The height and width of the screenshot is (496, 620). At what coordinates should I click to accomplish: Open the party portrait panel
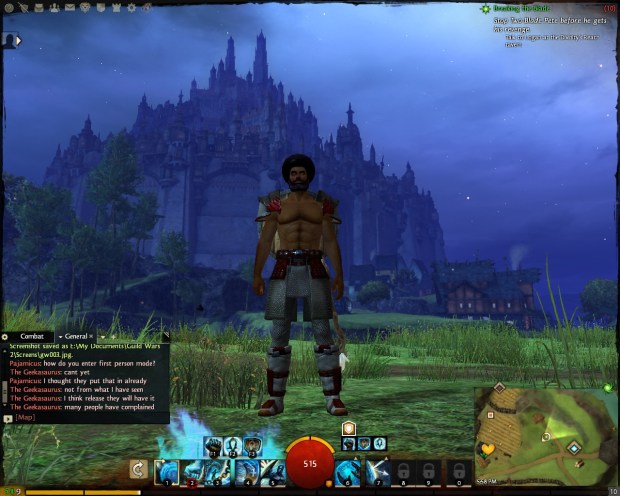[x=11, y=40]
